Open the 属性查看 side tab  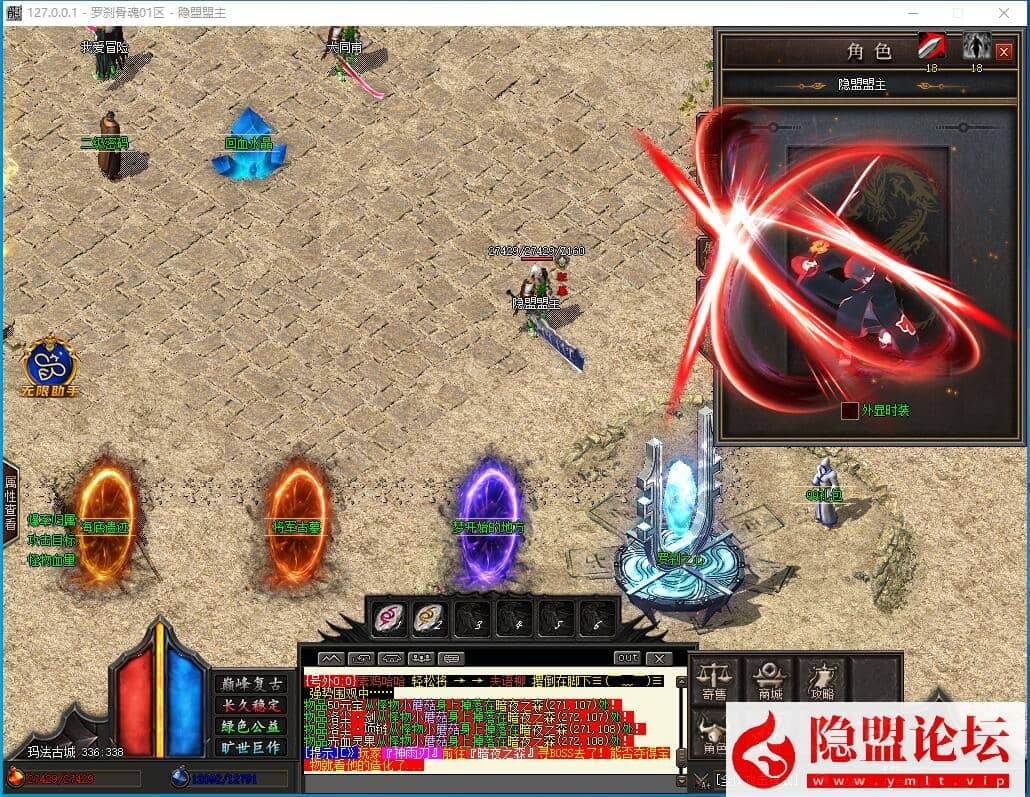point(11,503)
